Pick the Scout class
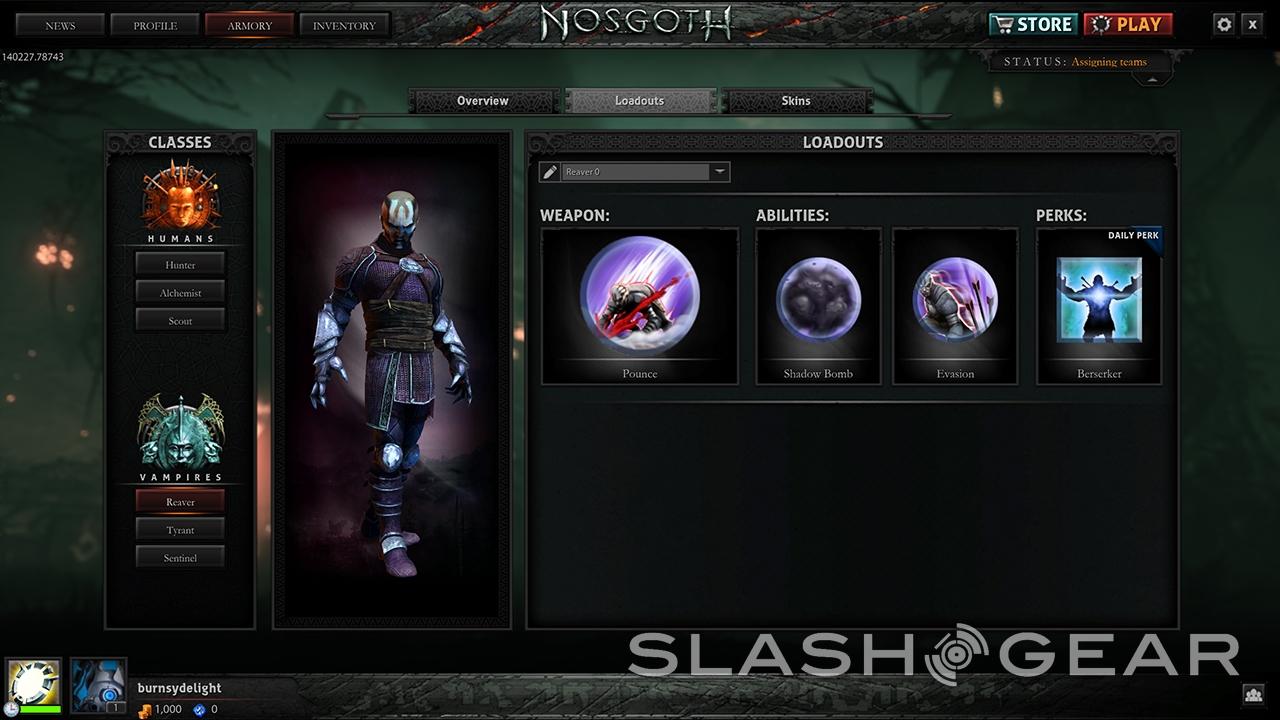This screenshot has height=720, width=1280. click(180, 321)
